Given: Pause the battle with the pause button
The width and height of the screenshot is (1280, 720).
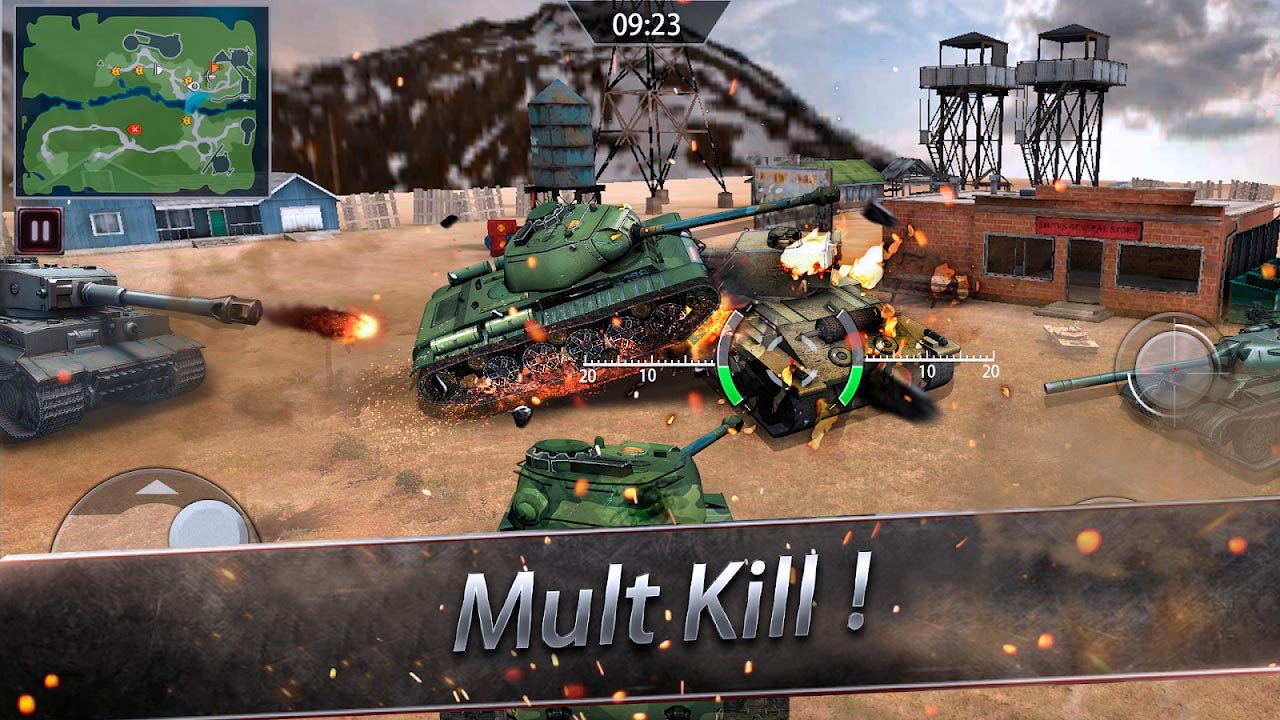Looking at the screenshot, I should 40,231.
